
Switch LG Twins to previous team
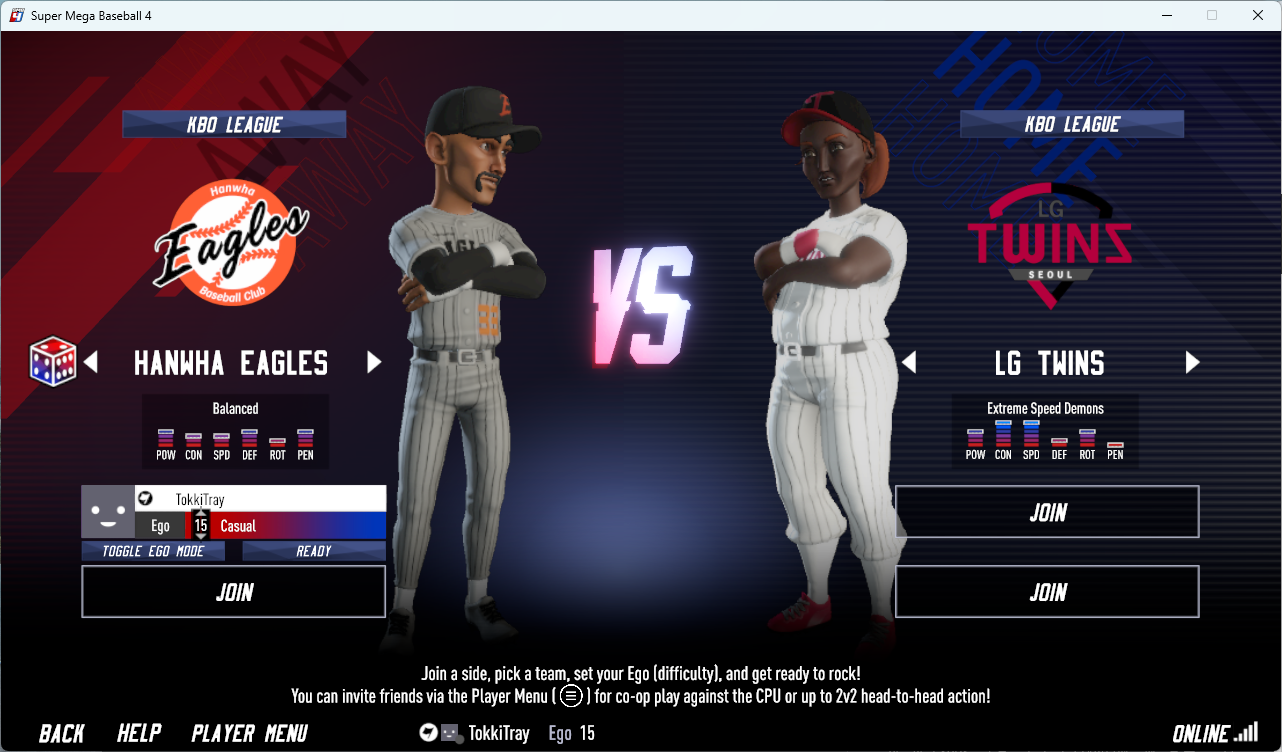point(909,362)
